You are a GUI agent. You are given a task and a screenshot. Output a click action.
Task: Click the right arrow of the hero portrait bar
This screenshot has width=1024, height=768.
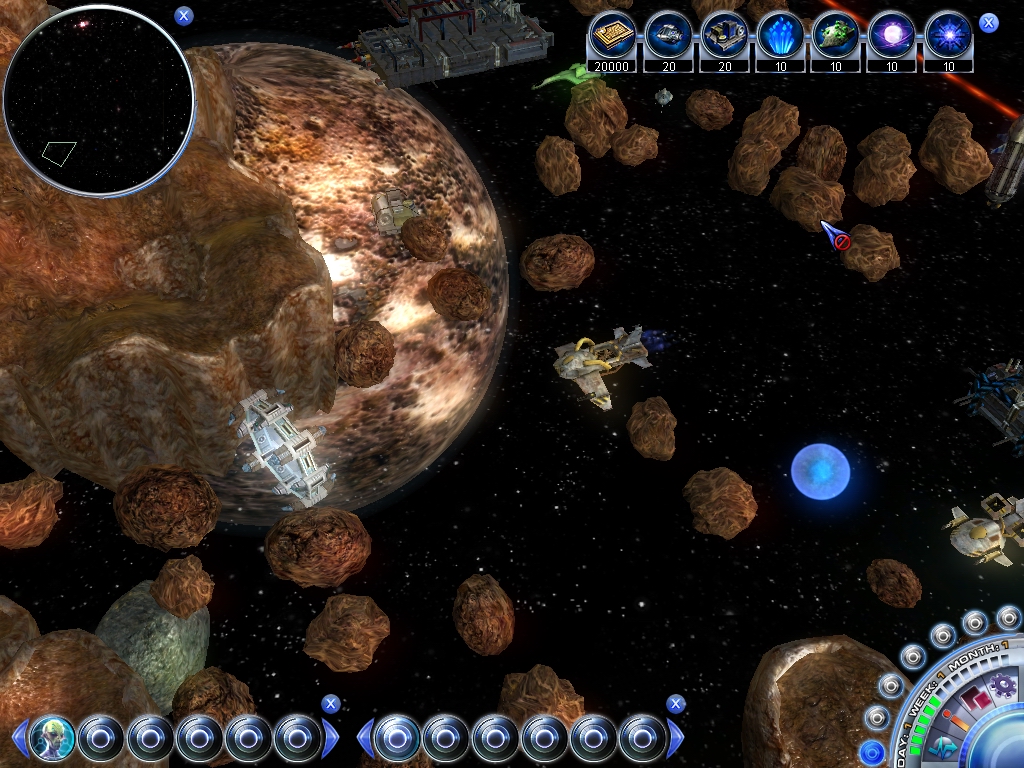click(x=331, y=738)
